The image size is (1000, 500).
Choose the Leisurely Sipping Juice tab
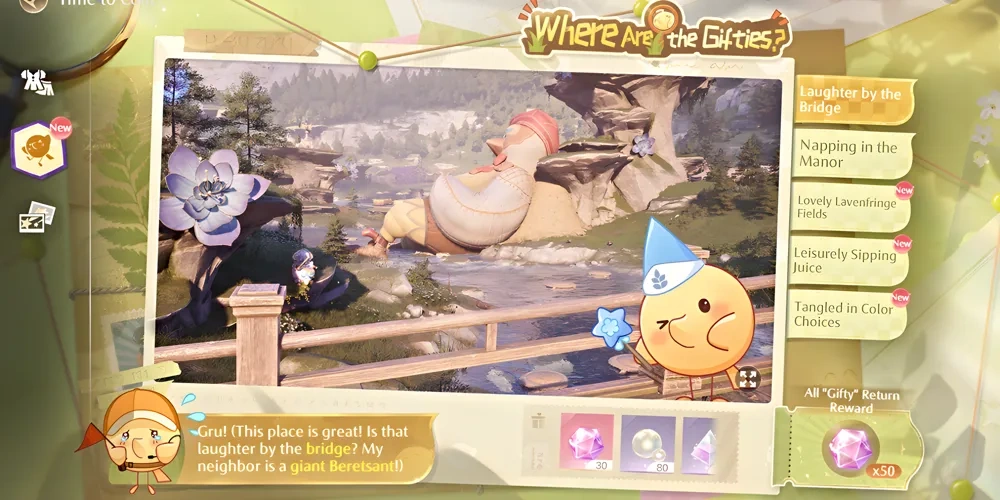pyautogui.click(x=846, y=260)
